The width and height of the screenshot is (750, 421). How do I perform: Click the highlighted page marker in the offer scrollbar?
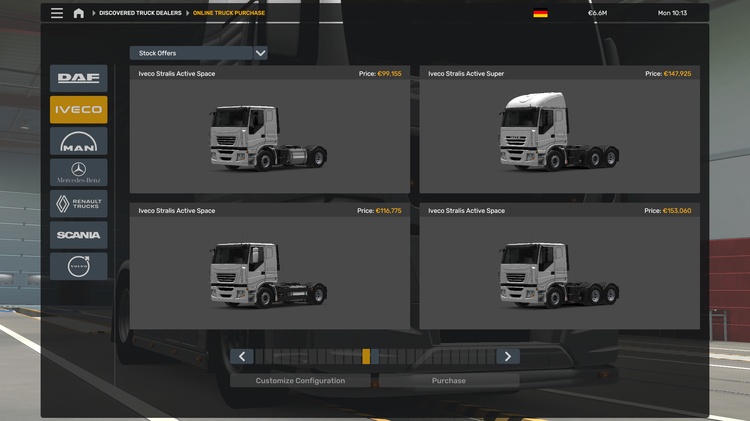366,356
